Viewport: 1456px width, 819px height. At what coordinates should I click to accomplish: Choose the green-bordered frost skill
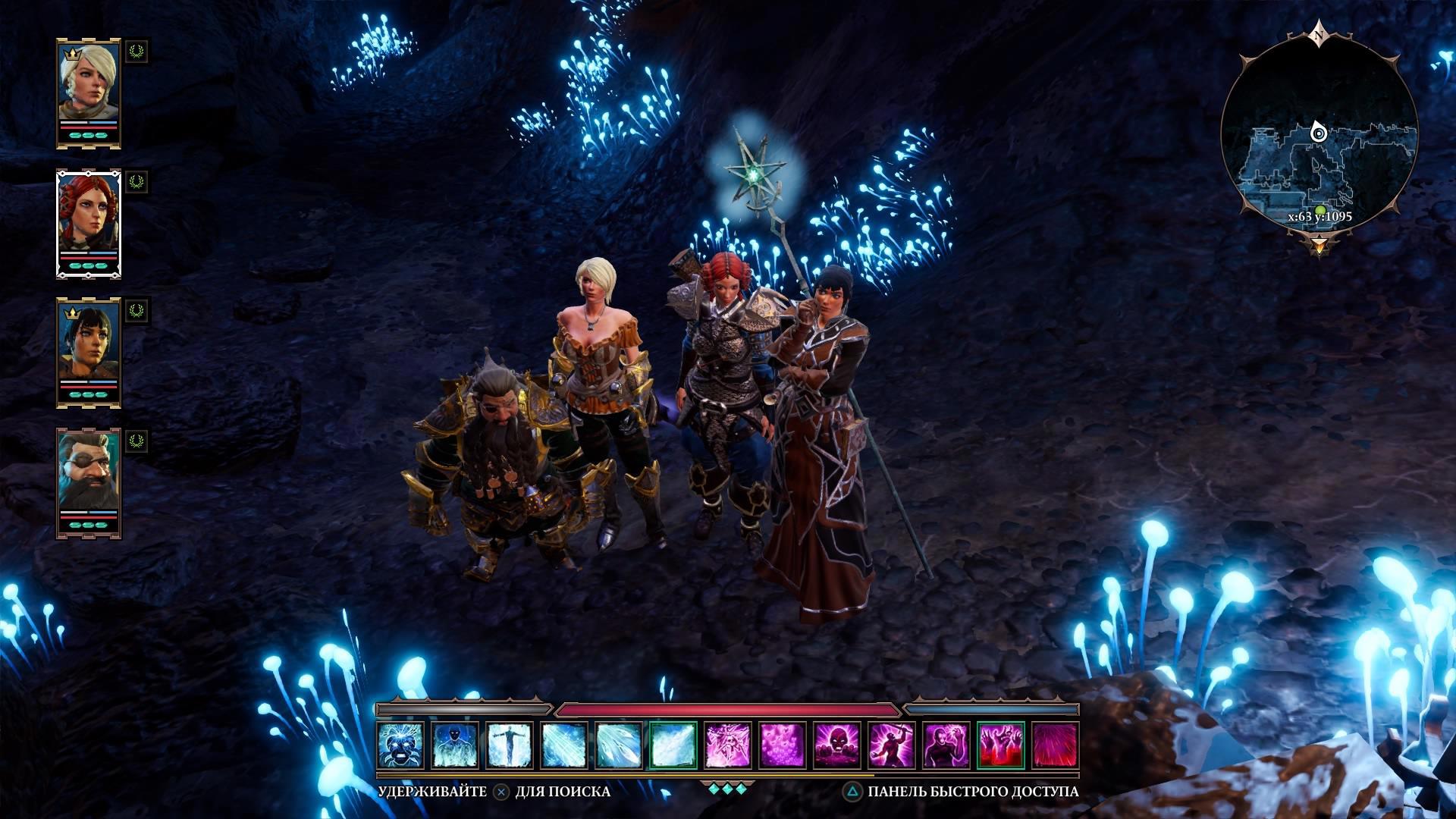click(x=673, y=745)
